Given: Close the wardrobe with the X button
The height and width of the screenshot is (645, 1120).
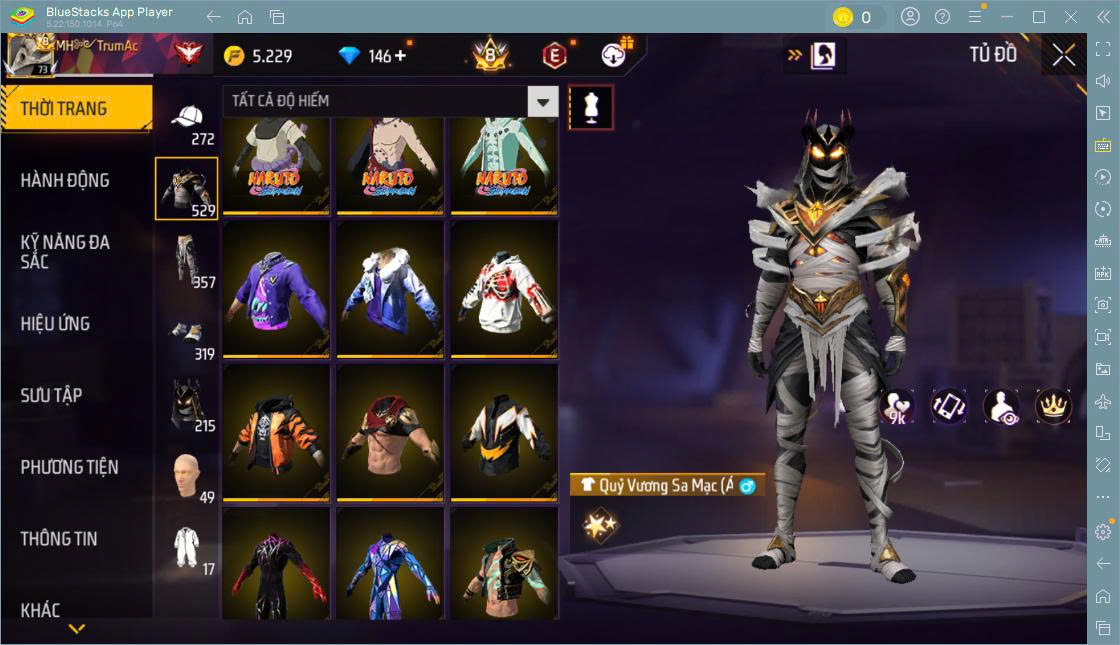Looking at the screenshot, I should pyautogui.click(x=1063, y=55).
